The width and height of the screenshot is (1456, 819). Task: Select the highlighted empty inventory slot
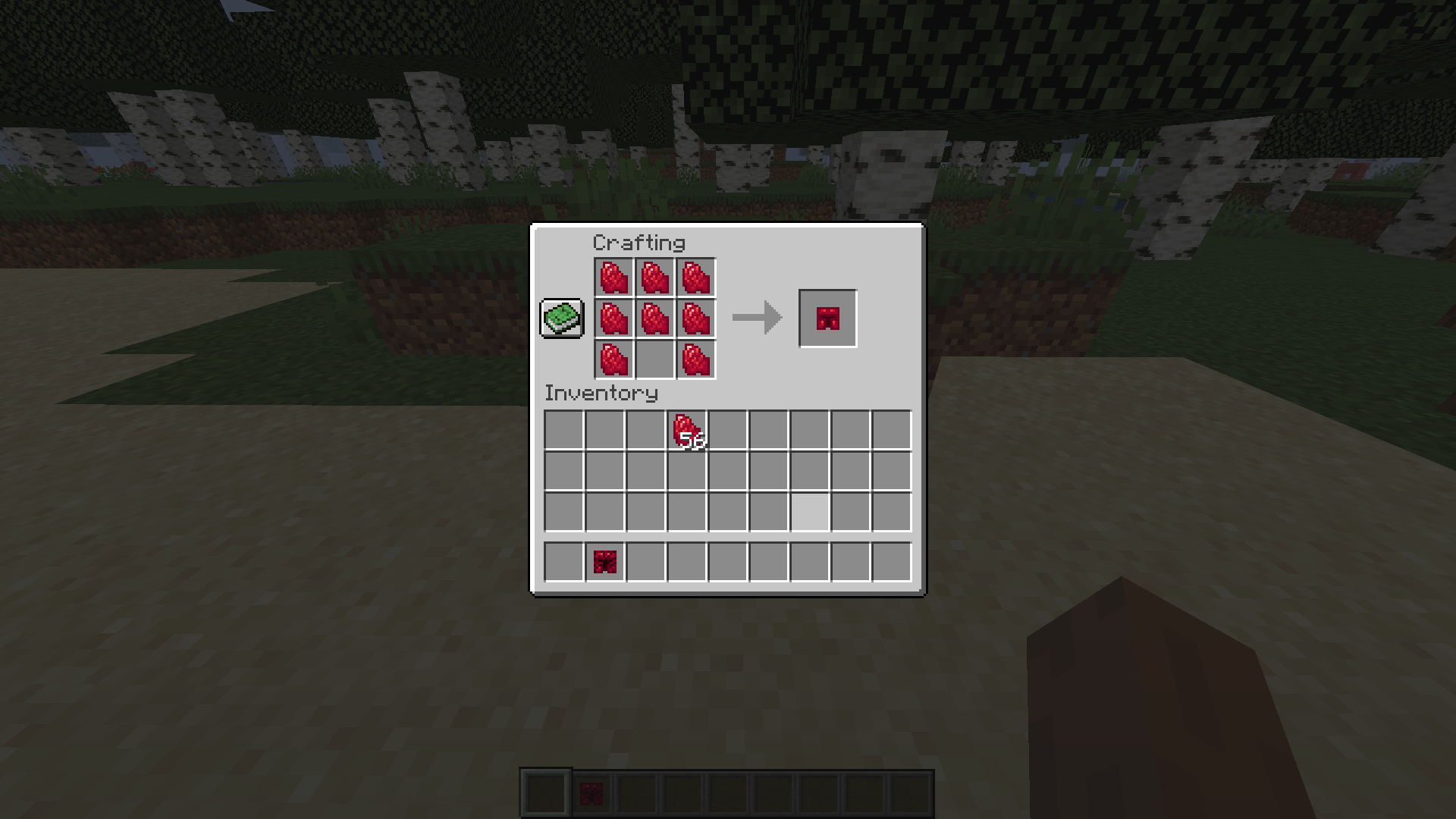(811, 511)
